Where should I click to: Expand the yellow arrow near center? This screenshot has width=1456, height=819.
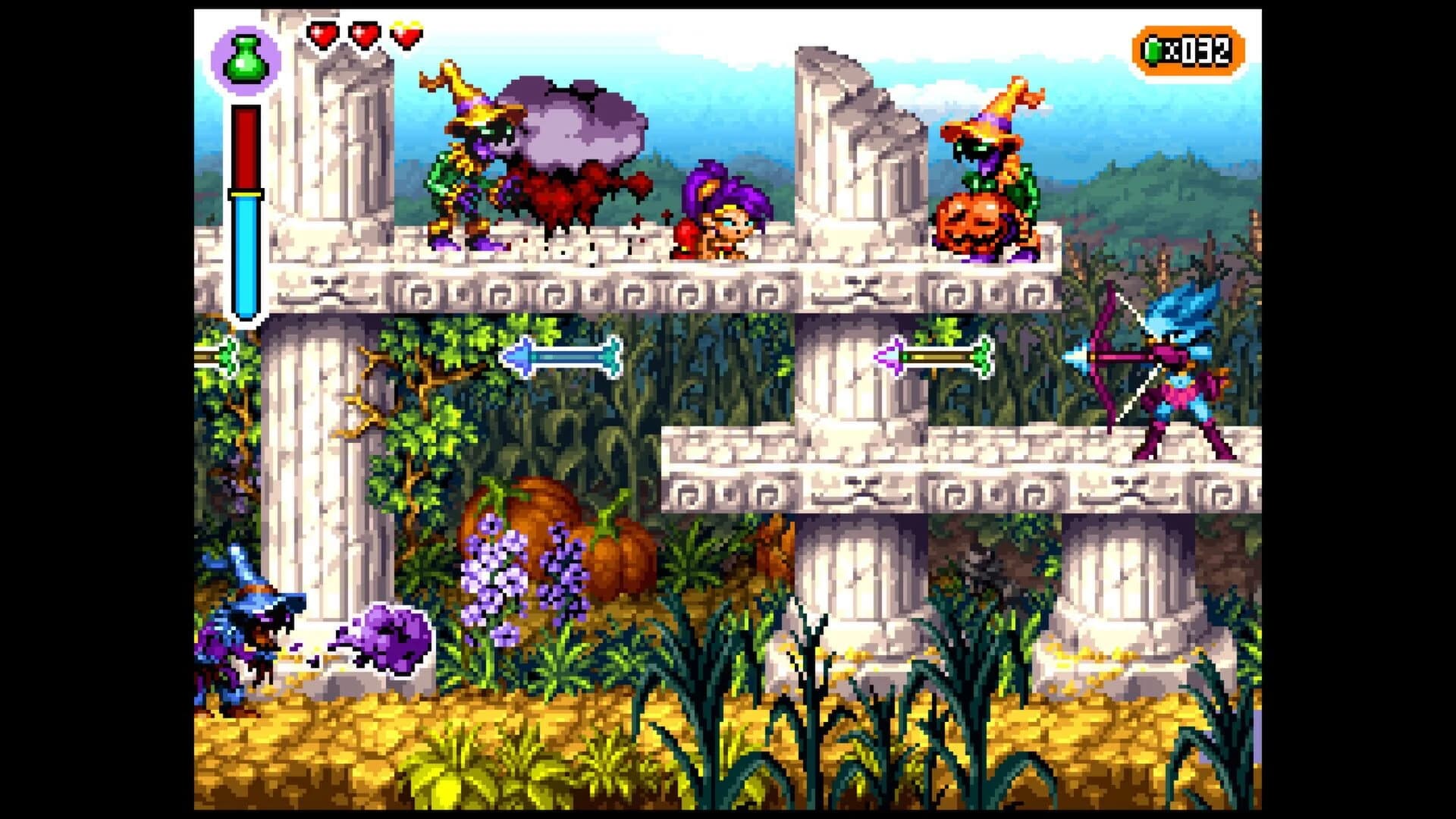pos(933,358)
